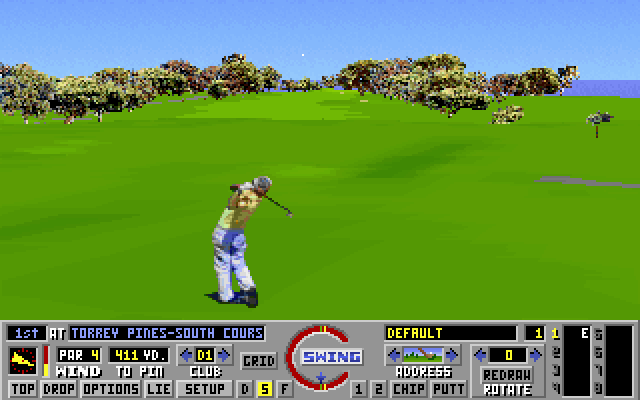This screenshot has height=400, width=640.
Task: Shift address stance with right arrow
Action: (x=452, y=354)
